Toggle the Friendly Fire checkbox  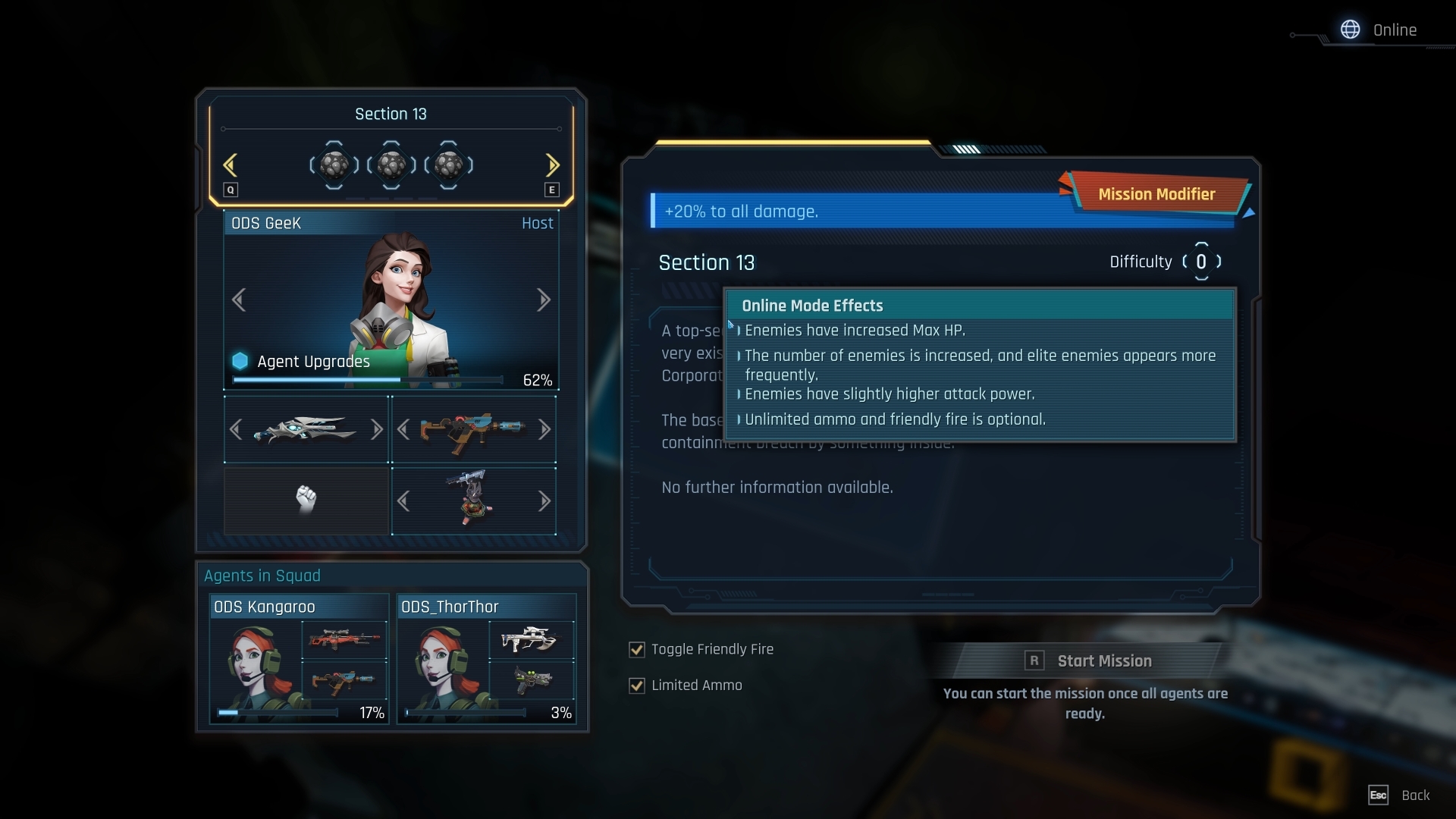click(x=637, y=650)
